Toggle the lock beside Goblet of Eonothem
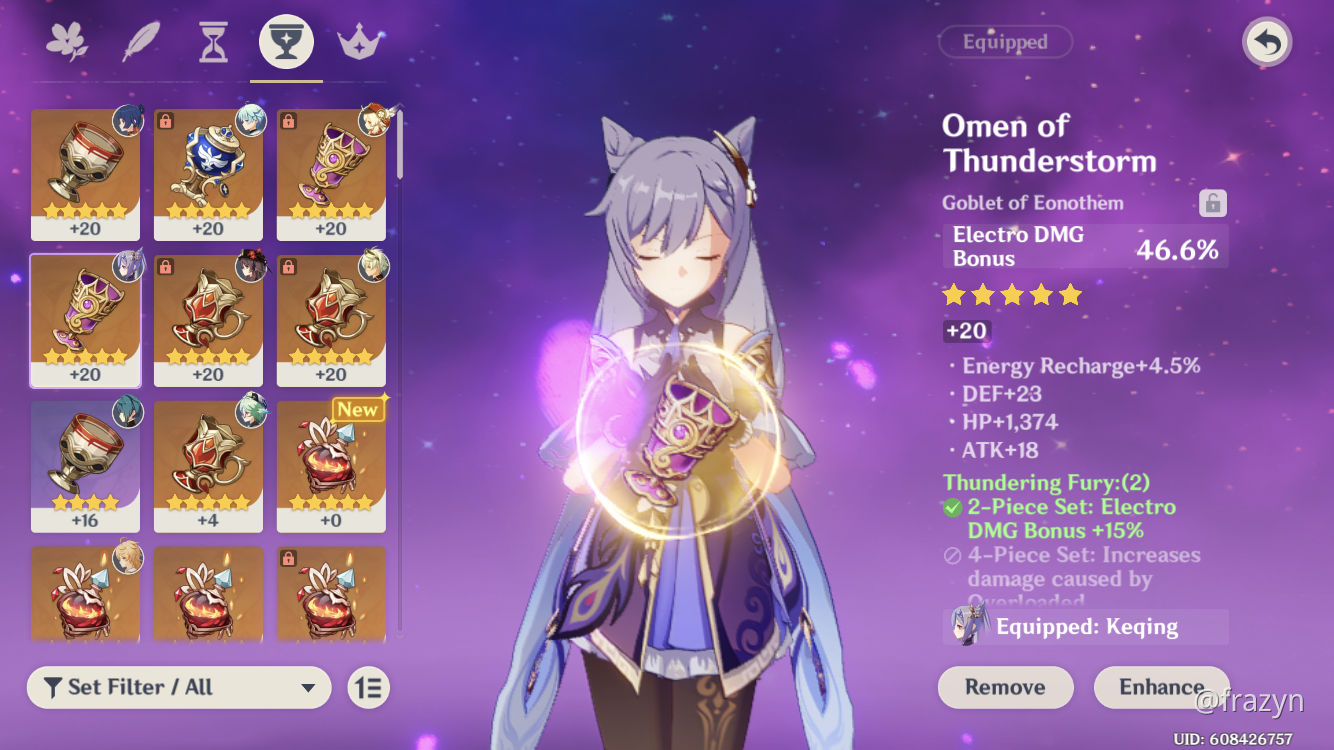The image size is (1334, 750). [1213, 202]
